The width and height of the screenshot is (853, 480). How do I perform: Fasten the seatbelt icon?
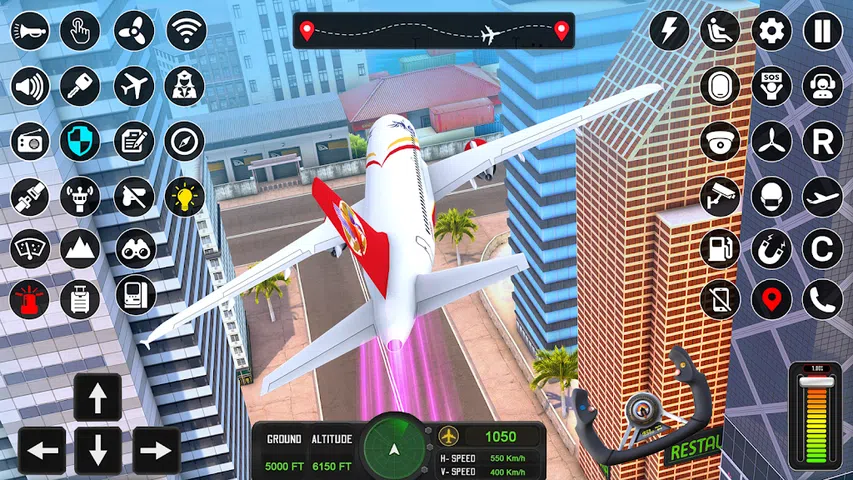30,195
